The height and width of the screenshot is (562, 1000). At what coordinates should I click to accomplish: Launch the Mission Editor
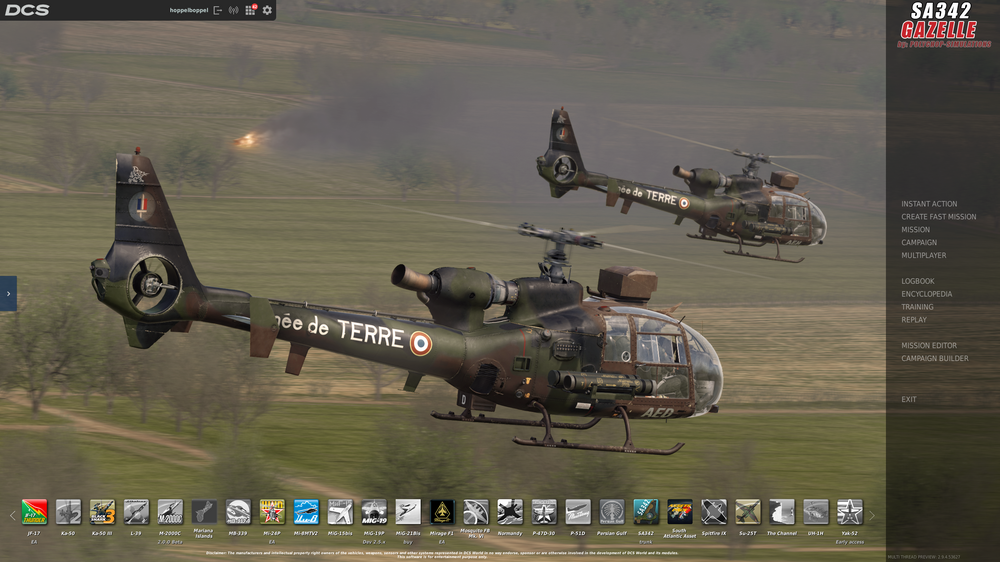point(928,346)
